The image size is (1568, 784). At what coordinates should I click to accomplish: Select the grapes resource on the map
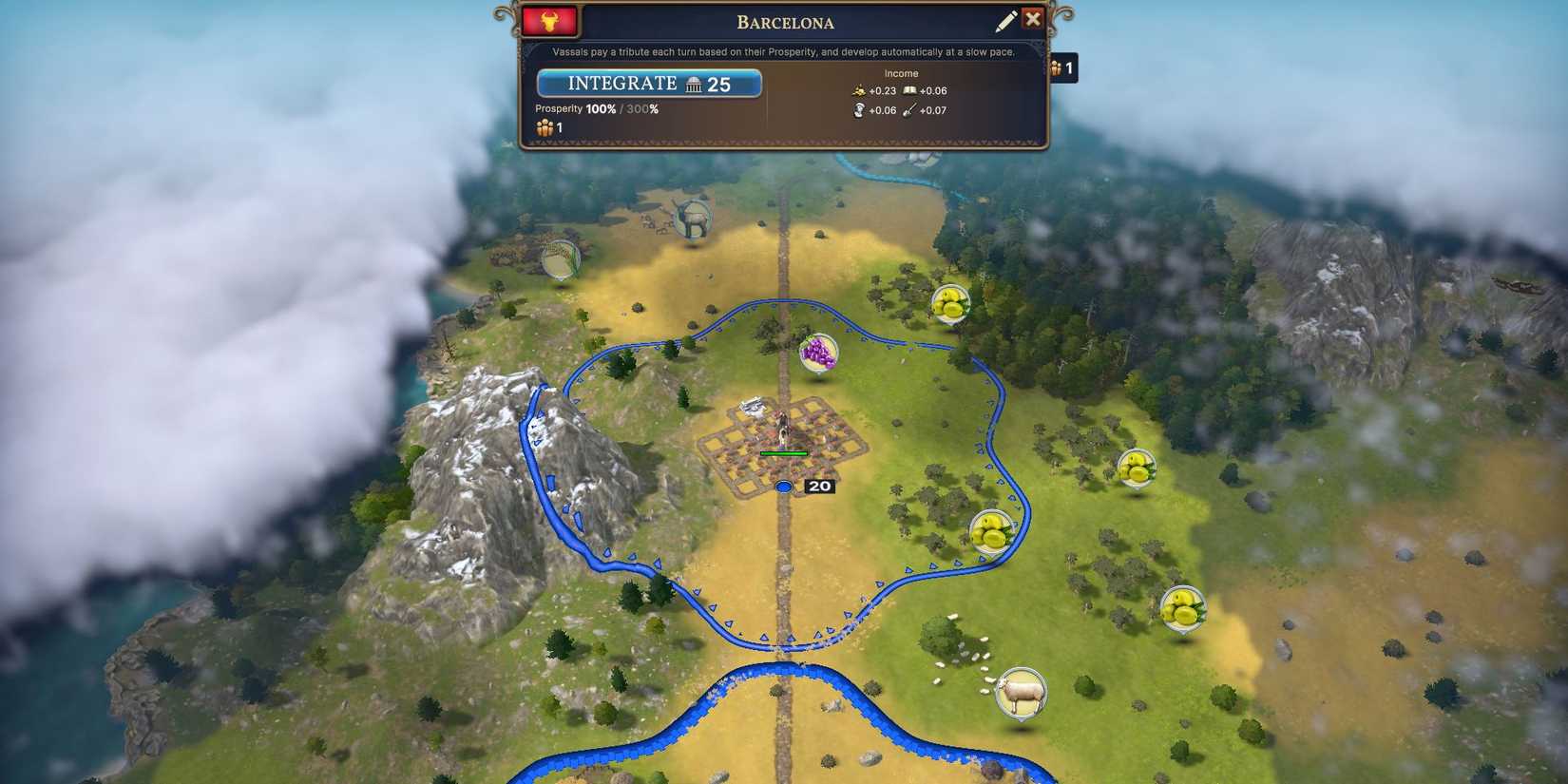(x=817, y=354)
